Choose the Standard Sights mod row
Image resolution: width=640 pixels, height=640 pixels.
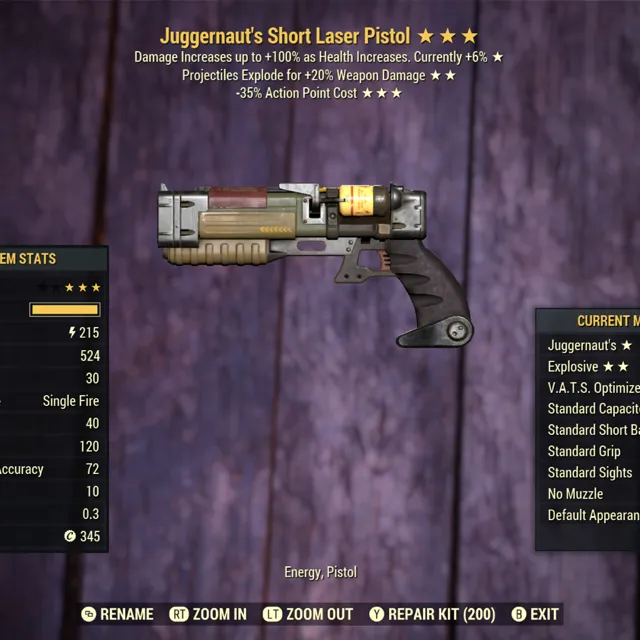click(590, 472)
